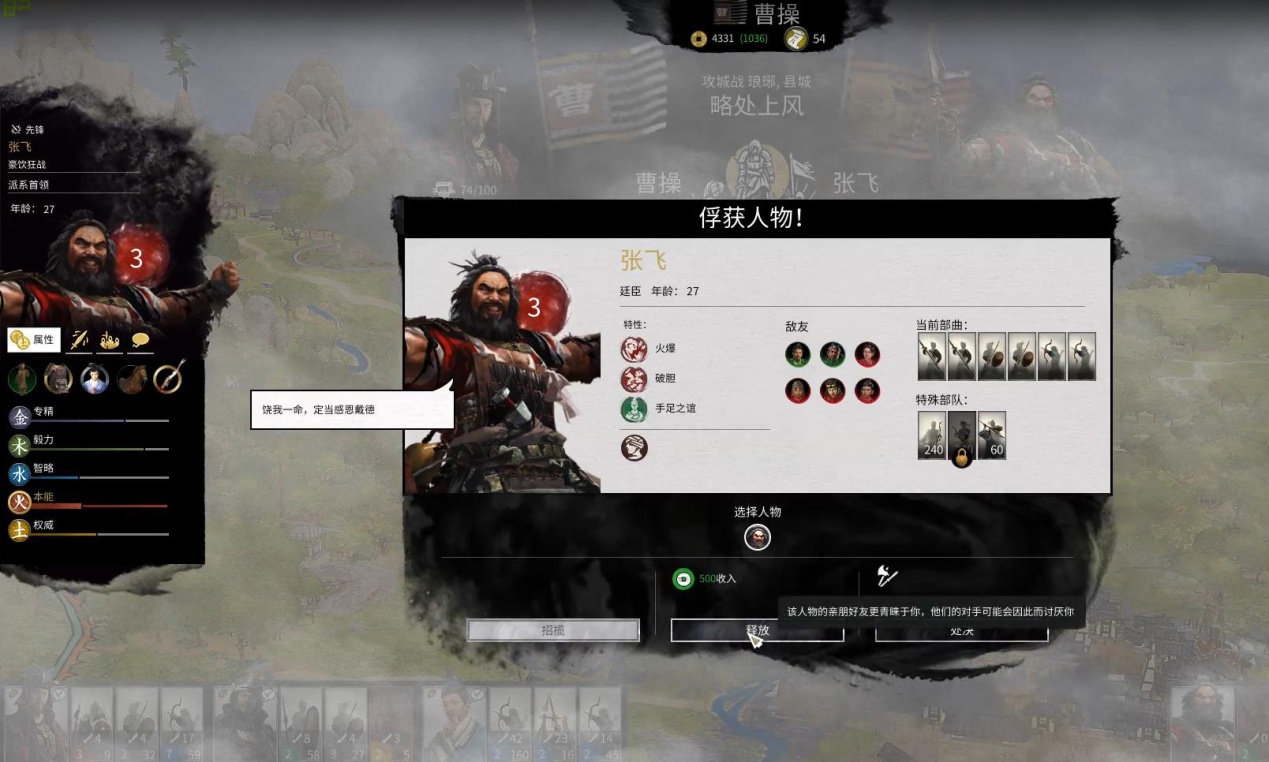Choose the weapon equipment slot
1269x762 pixels.
point(168,378)
